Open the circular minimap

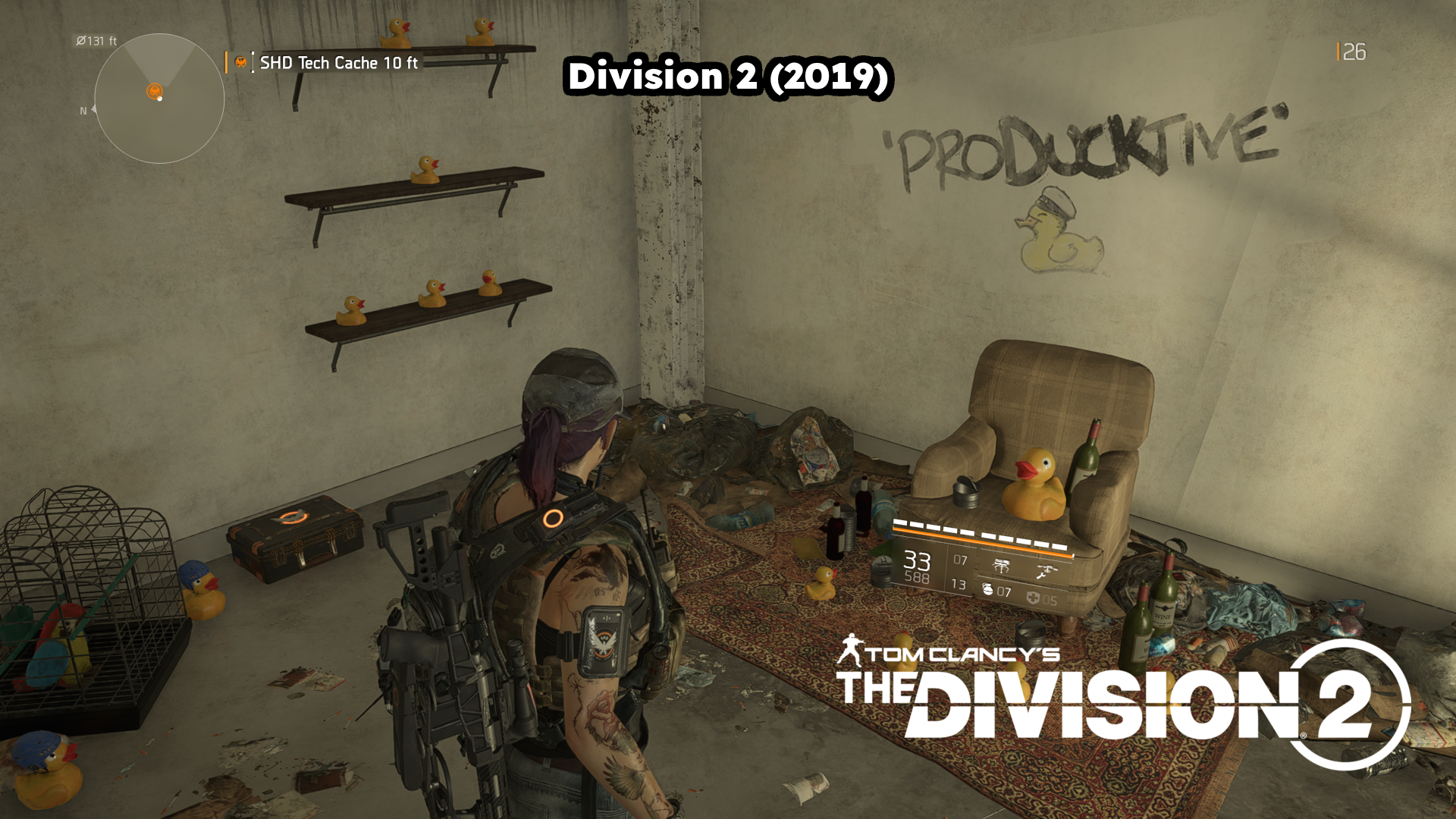pos(159,99)
